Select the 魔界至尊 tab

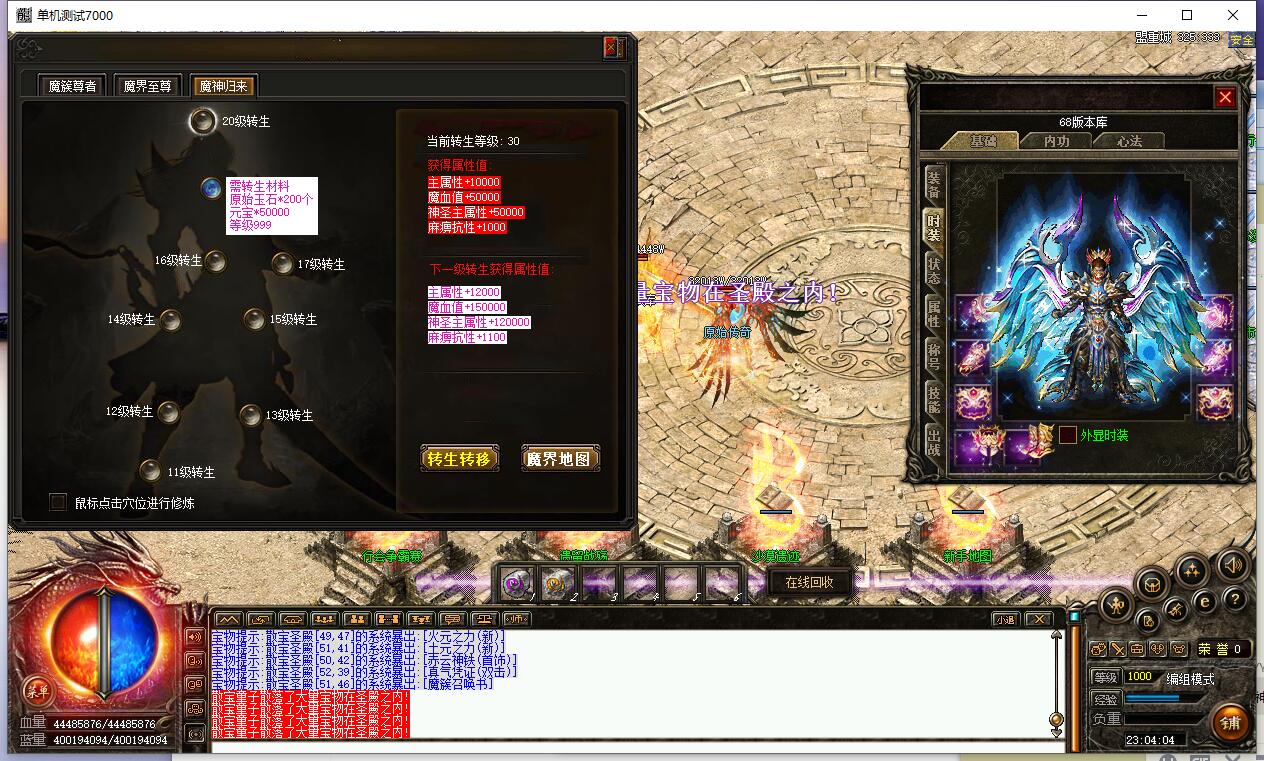coord(148,86)
